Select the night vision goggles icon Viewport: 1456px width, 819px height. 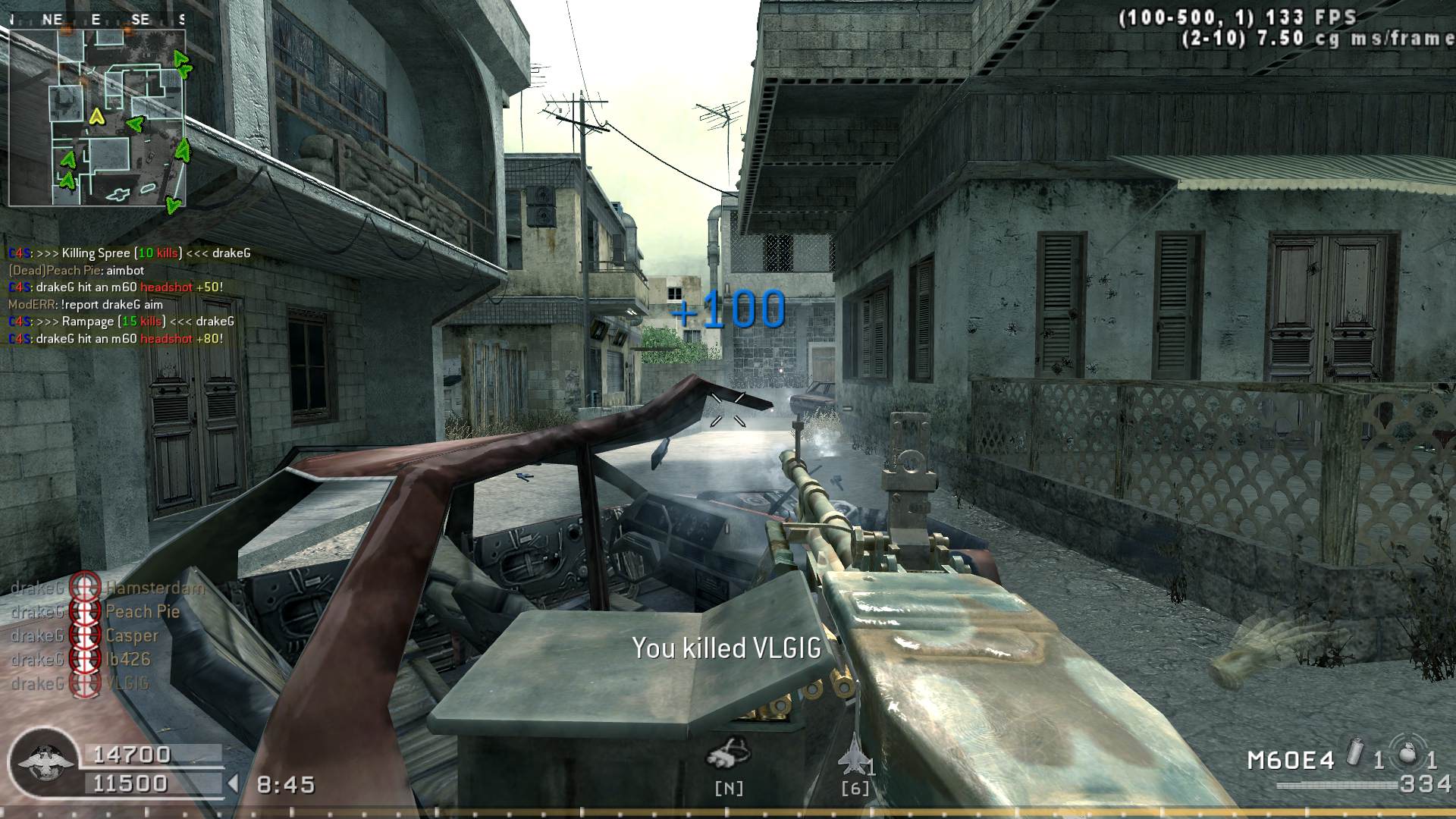point(728,752)
